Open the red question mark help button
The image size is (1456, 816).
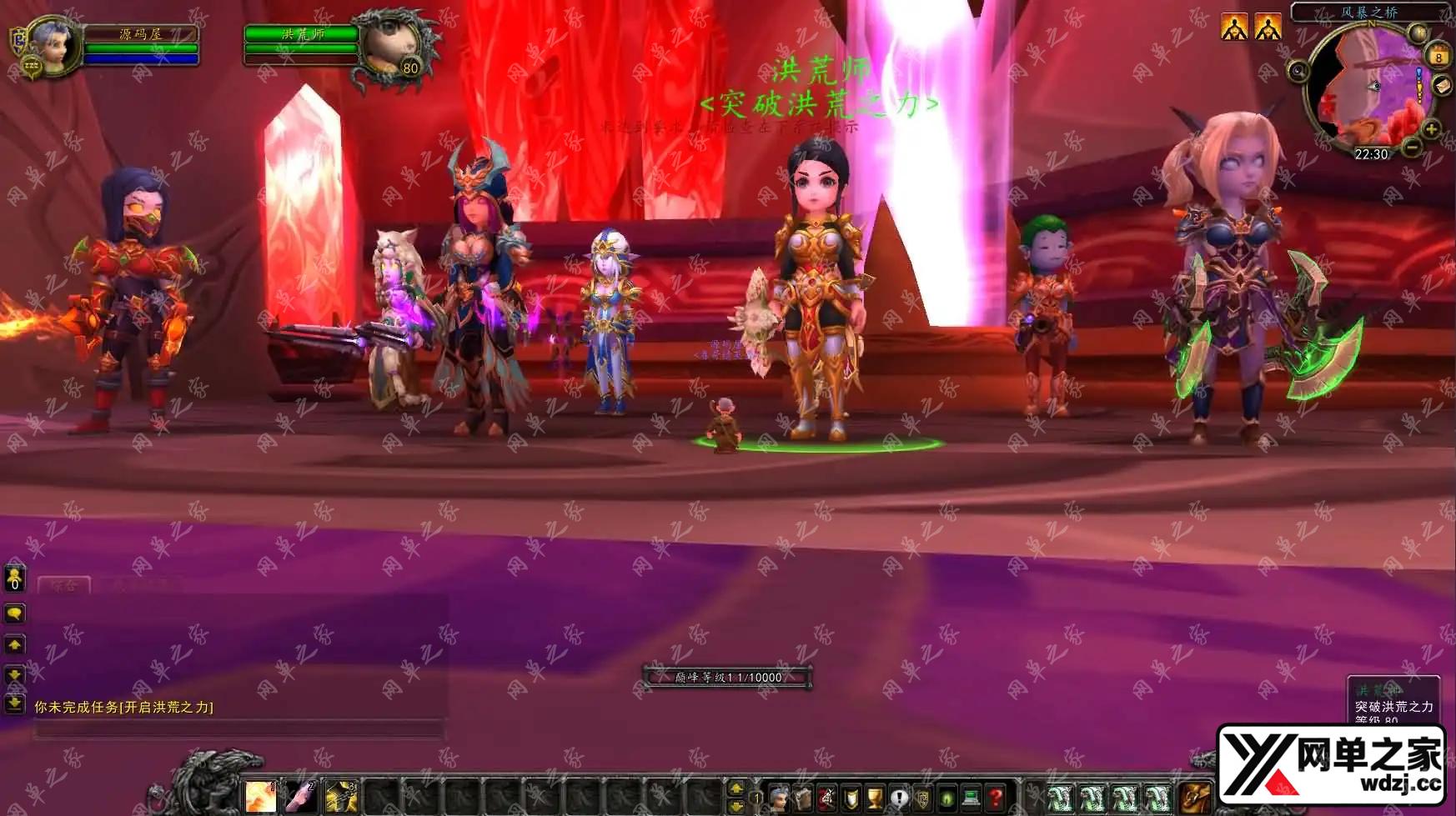(x=995, y=797)
